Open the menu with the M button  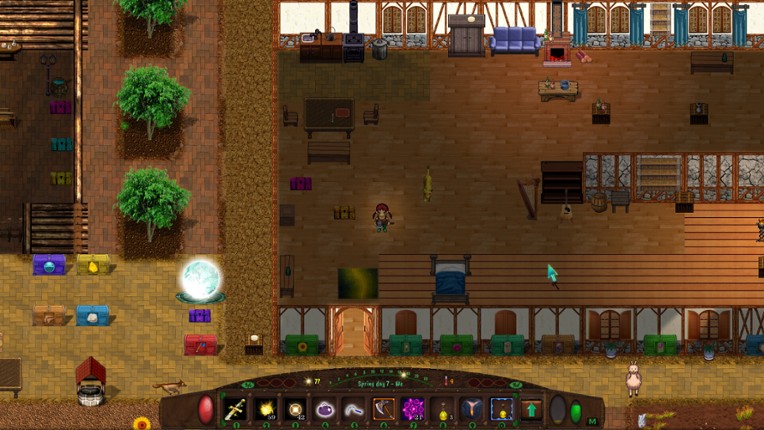coord(593,421)
